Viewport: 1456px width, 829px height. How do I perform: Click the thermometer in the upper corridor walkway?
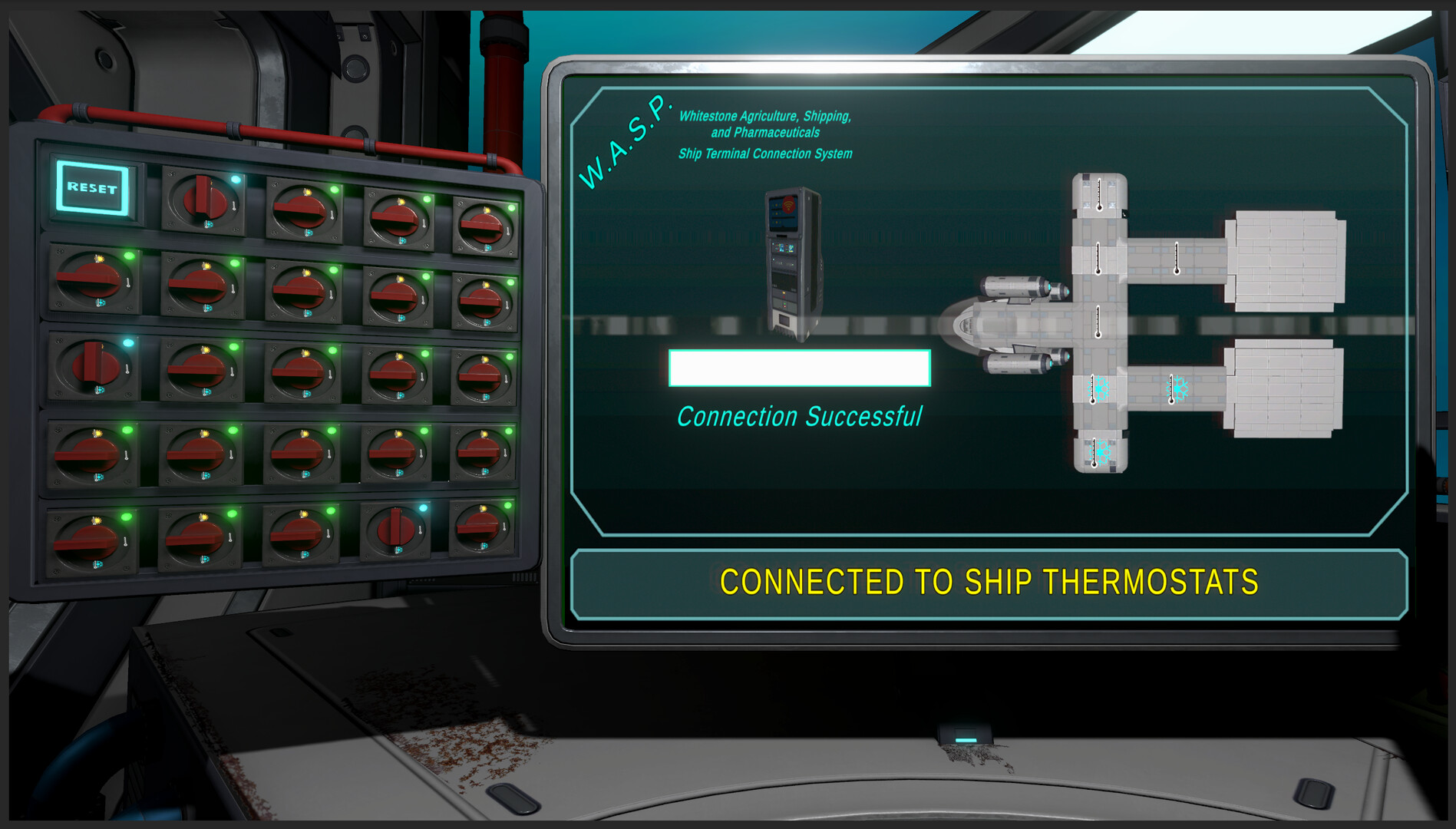point(1177,258)
